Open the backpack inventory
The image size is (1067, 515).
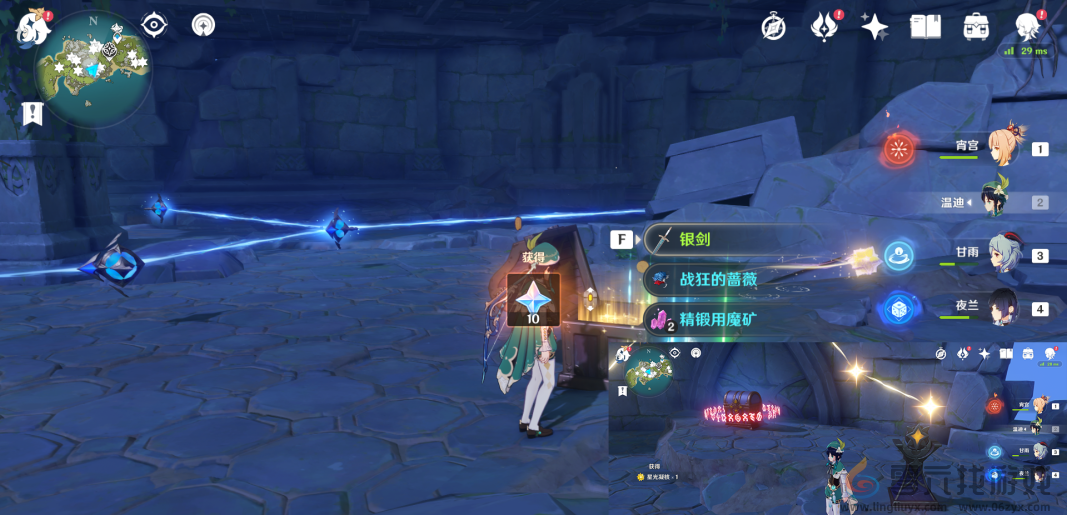(x=977, y=27)
